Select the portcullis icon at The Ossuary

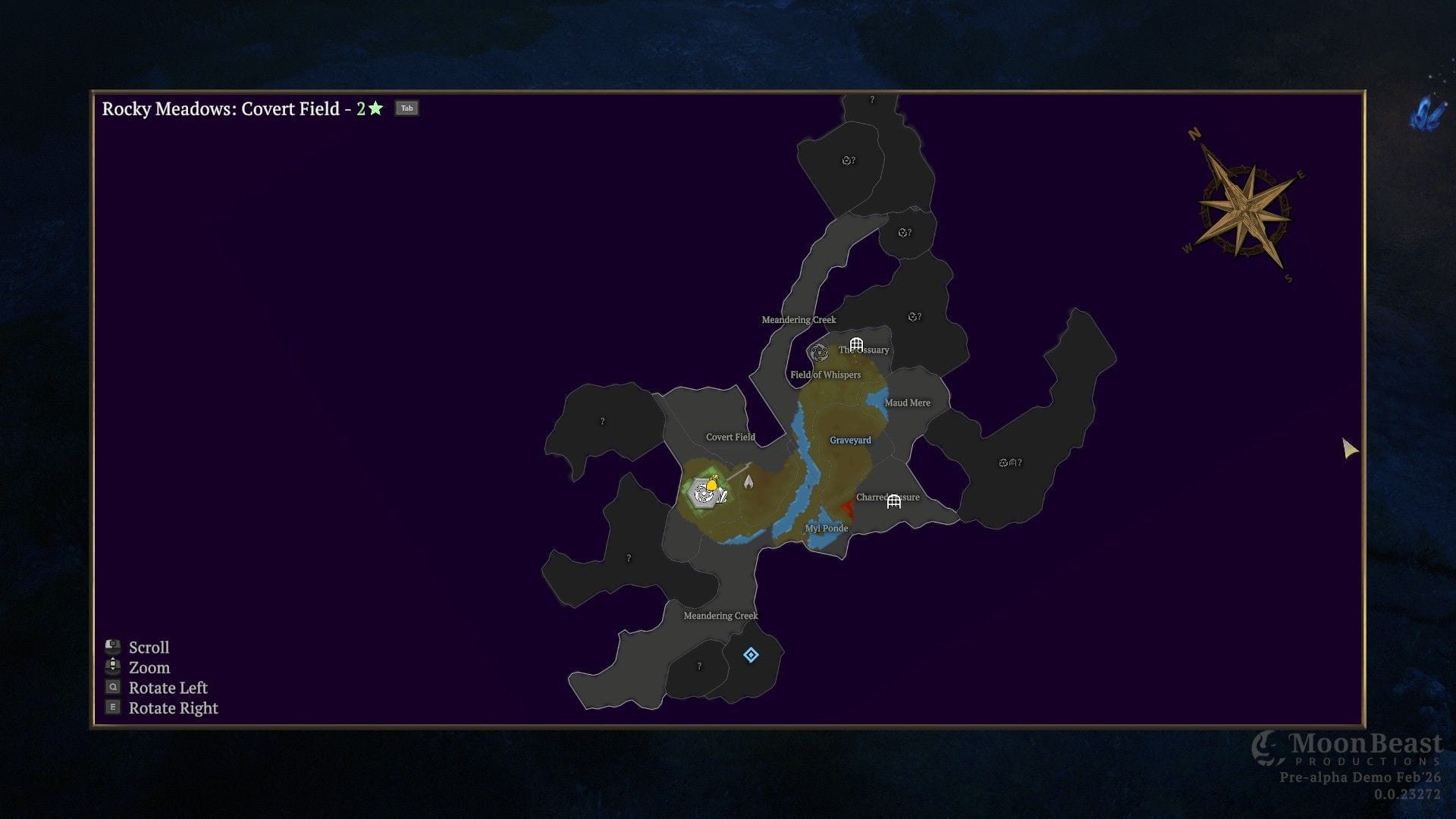click(858, 344)
